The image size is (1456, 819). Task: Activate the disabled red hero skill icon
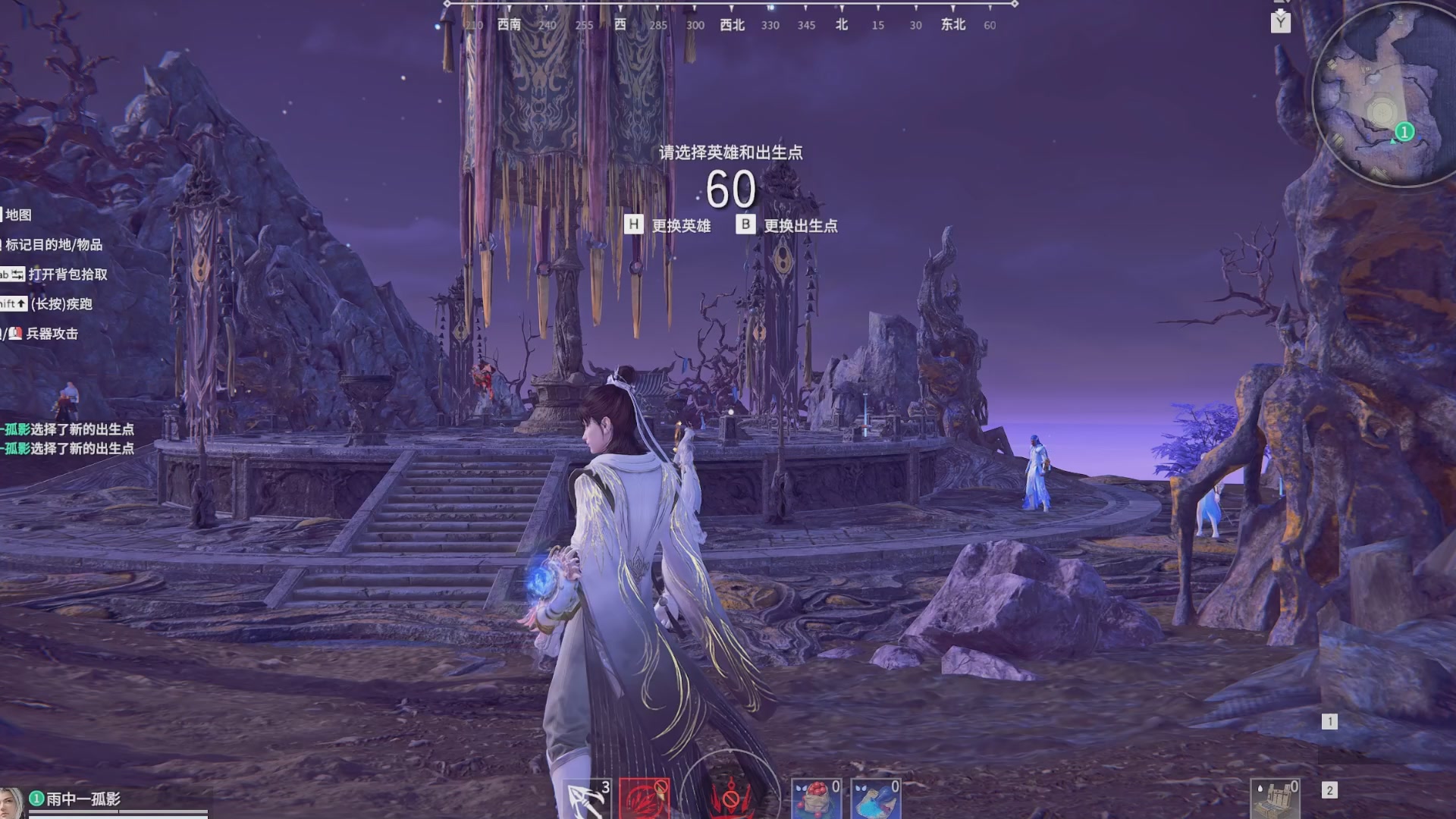tap(644, 799)
